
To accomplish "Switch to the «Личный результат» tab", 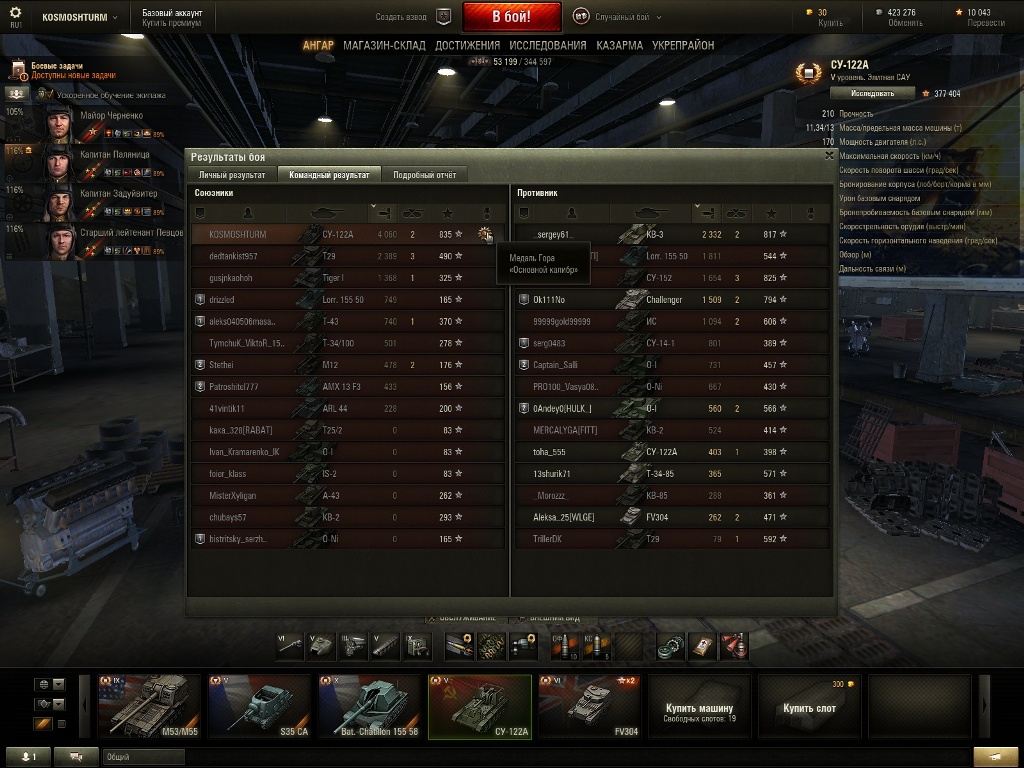I will tap(232, 175).
